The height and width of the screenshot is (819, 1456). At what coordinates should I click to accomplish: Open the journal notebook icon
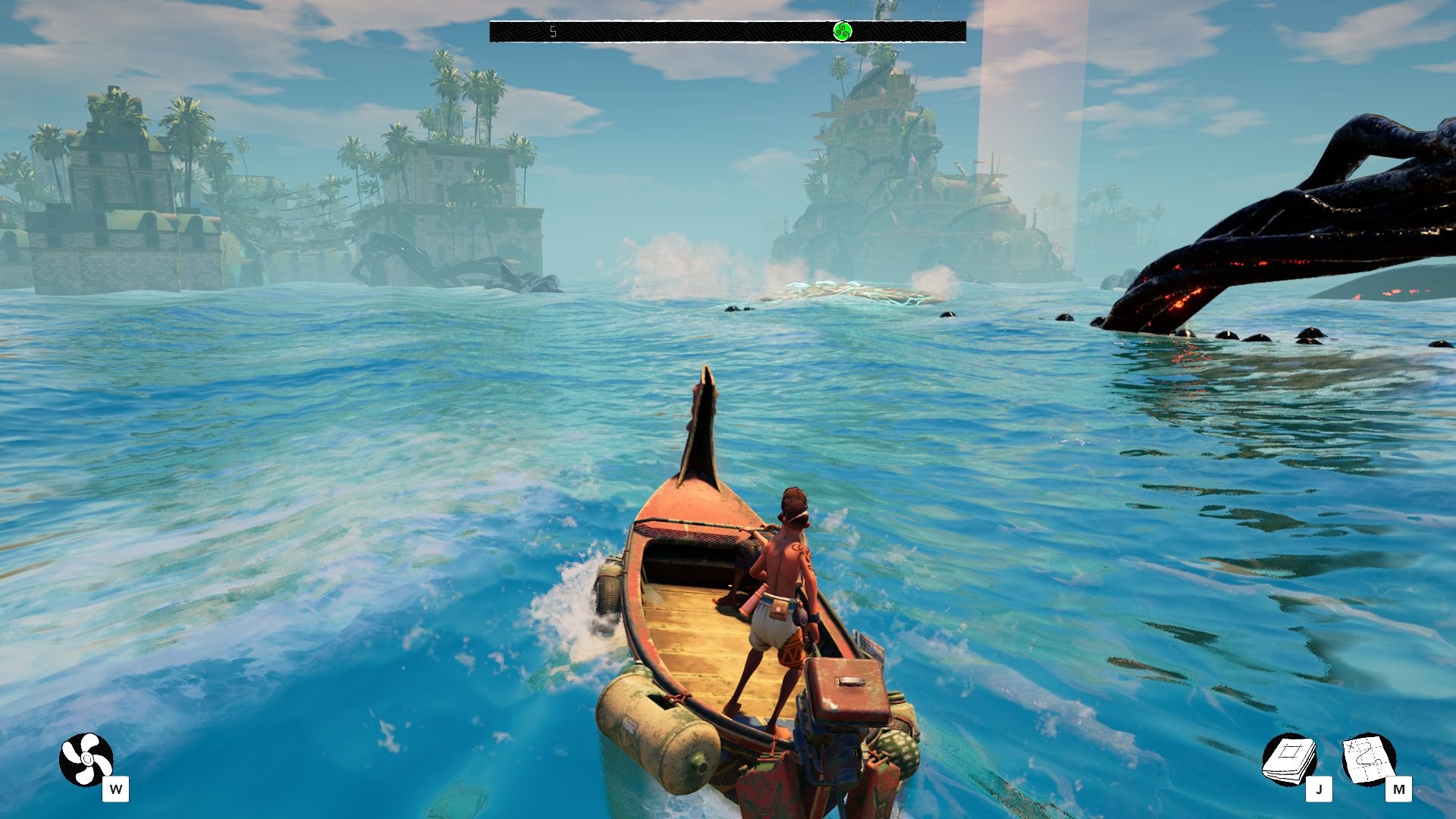[x=1288, y=759]
